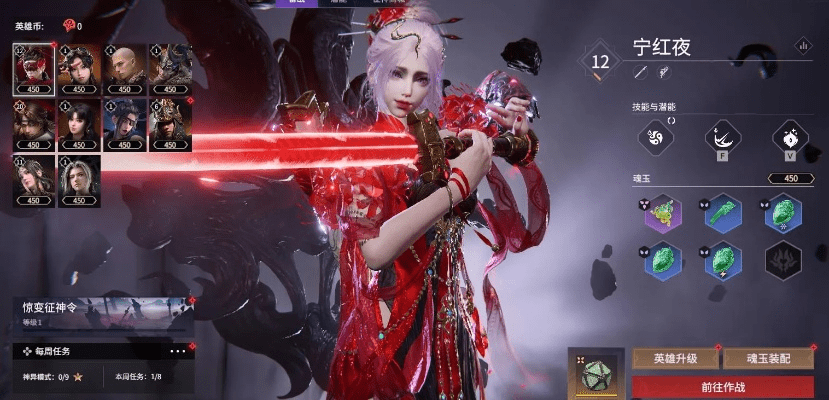Open the weekly tasks three-dot menu
This screenshot has height=400, width=829.
point(178,351)
